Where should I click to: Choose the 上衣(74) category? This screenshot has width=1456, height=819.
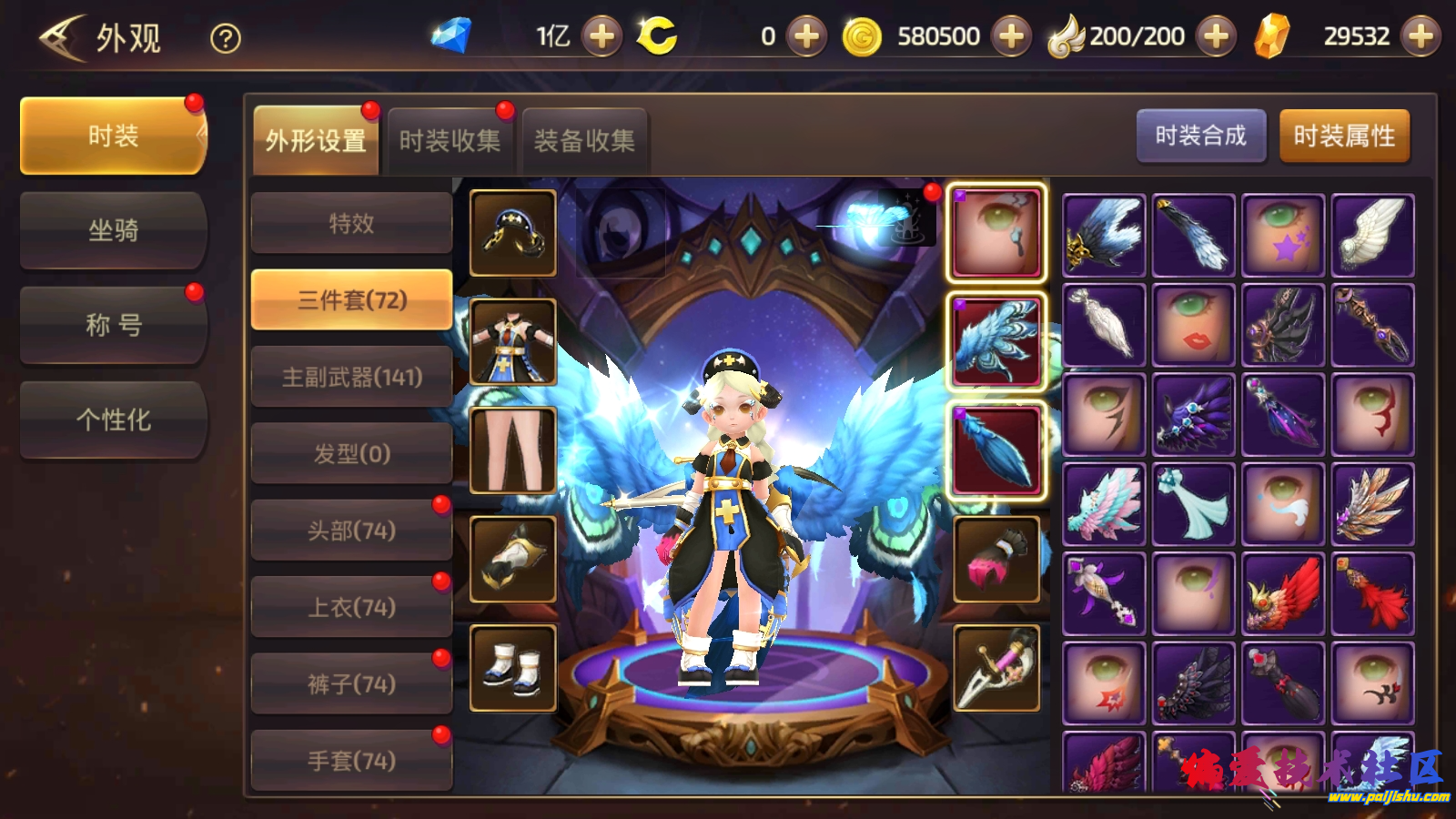351,607
